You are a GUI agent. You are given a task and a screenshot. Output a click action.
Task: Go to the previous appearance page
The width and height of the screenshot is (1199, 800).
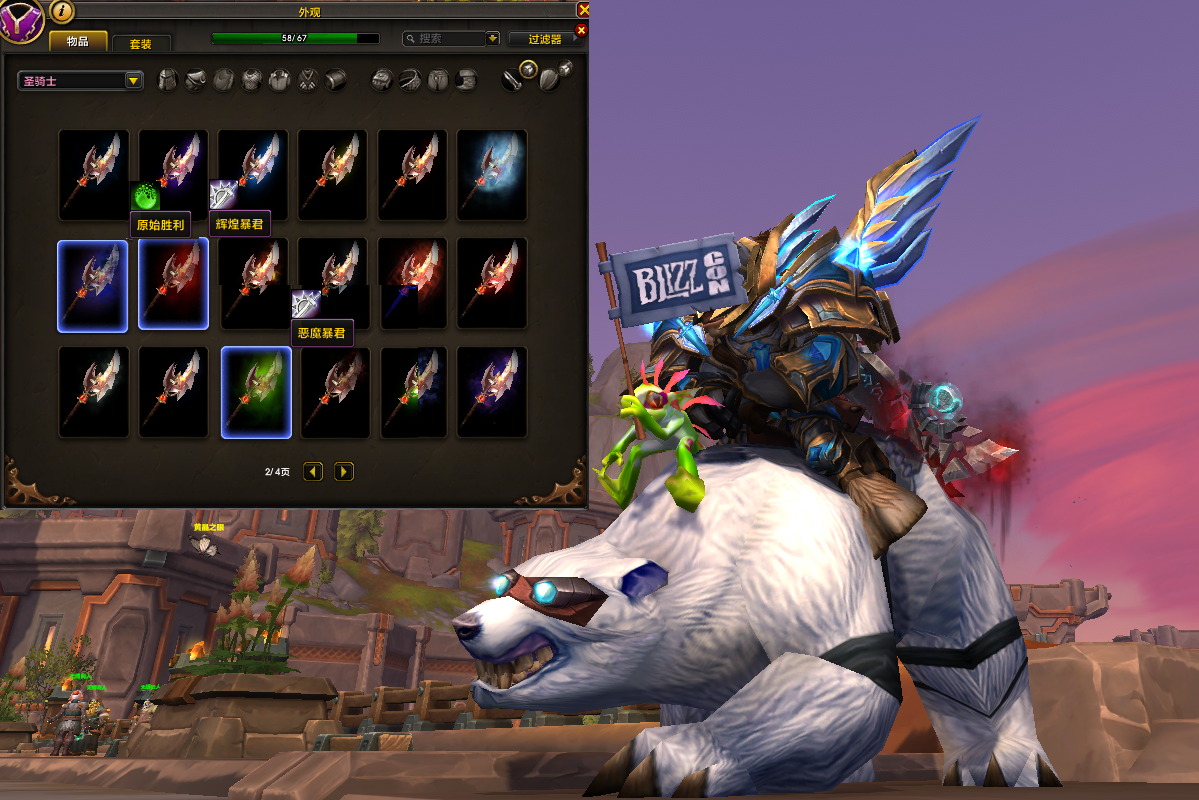(x=313, y=471)
